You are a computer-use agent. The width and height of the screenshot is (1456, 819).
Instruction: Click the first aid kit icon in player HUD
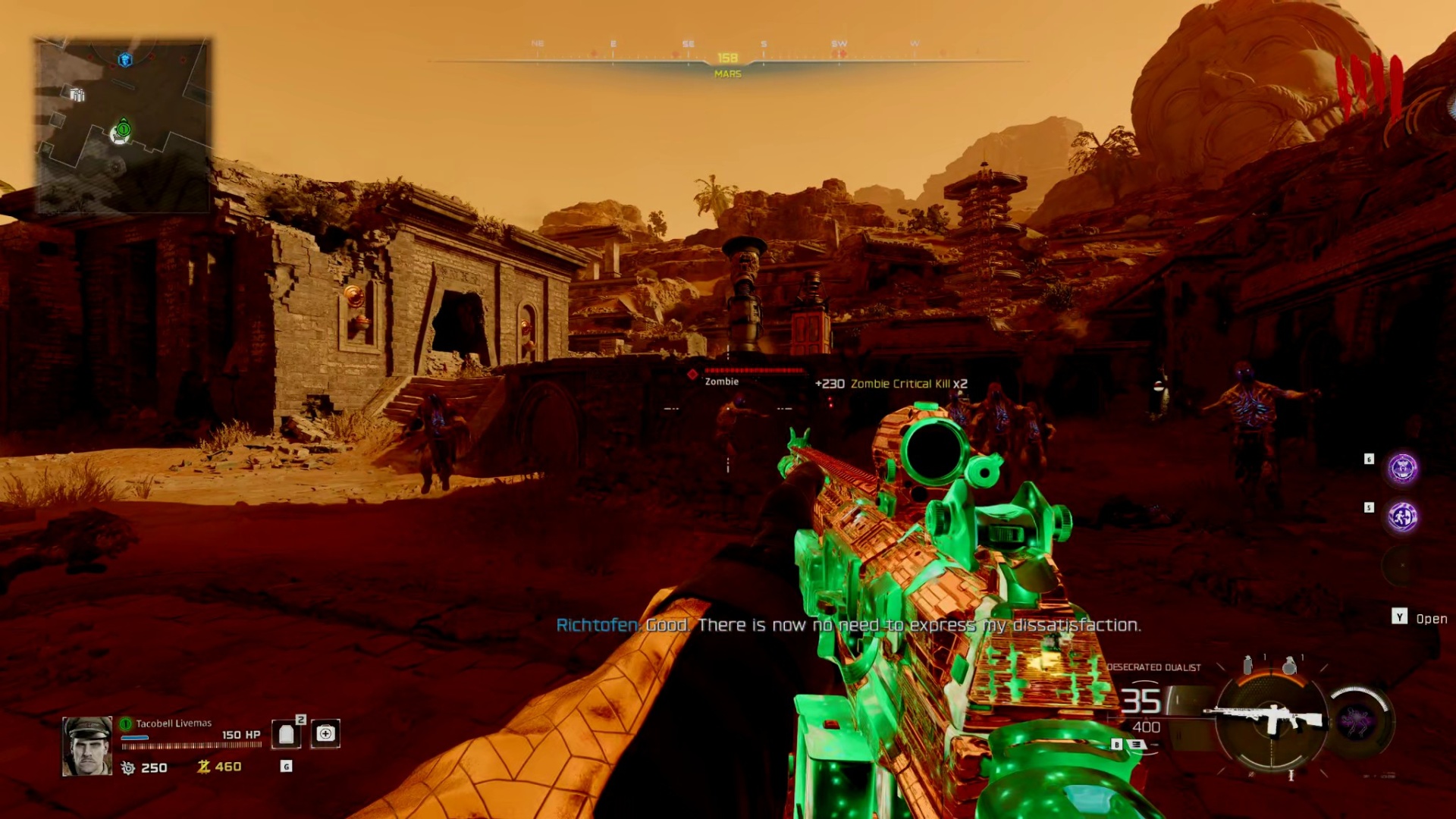tap(326, 735)
